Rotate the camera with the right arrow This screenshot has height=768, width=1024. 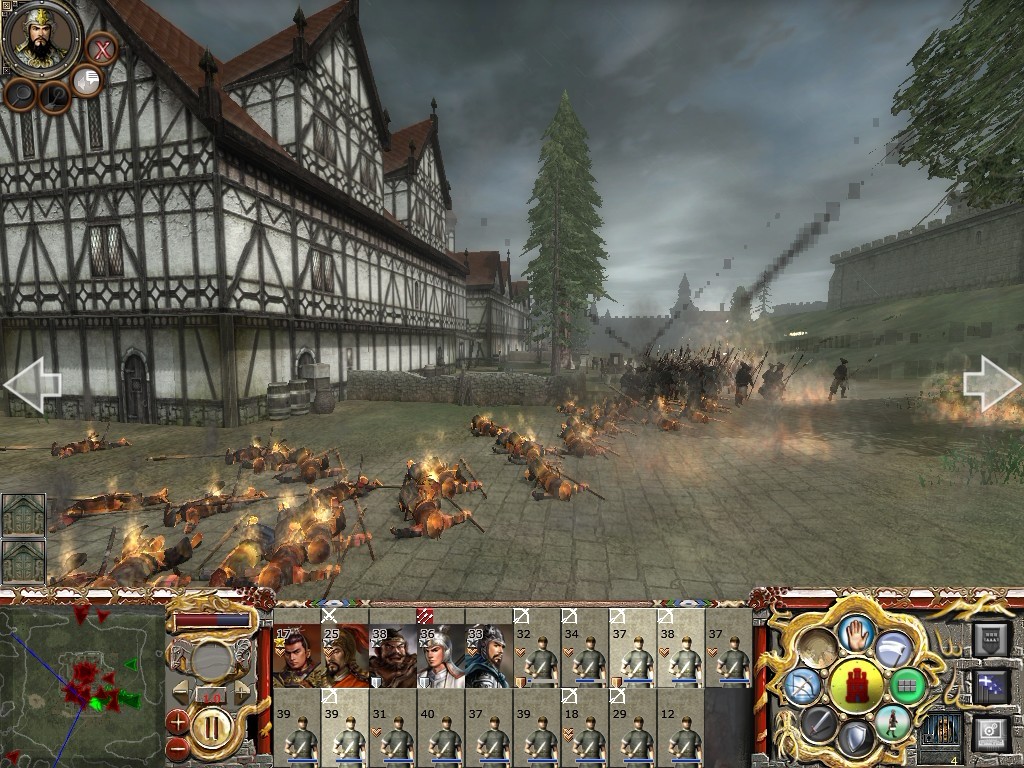click(992, 385)
